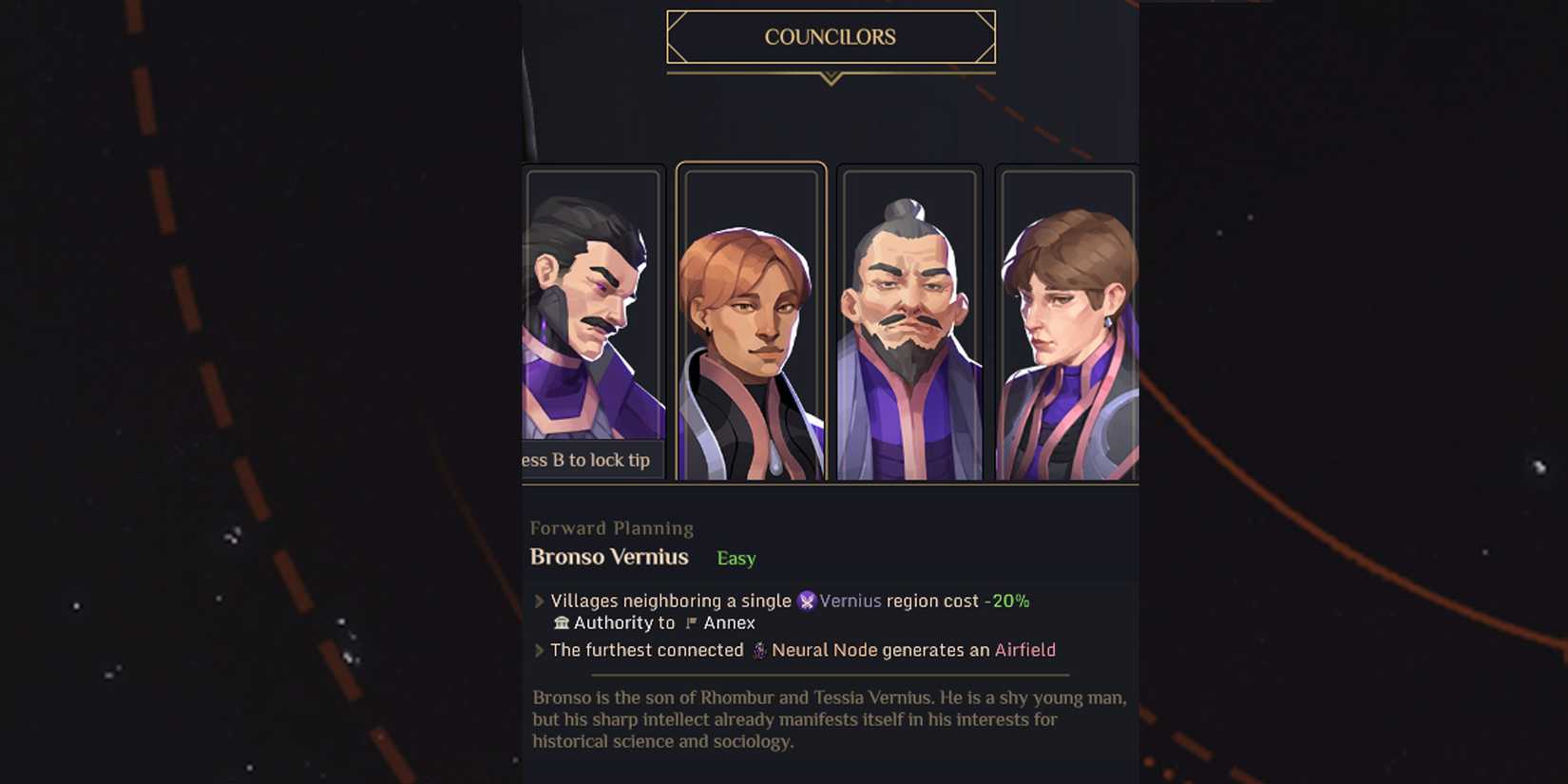Click the green -20% region cost value

[1005, 601]
